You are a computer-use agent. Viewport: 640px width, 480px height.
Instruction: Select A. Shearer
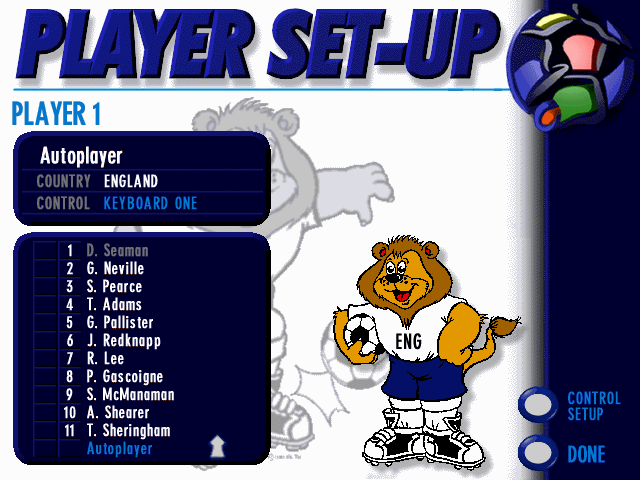[117, 413]
